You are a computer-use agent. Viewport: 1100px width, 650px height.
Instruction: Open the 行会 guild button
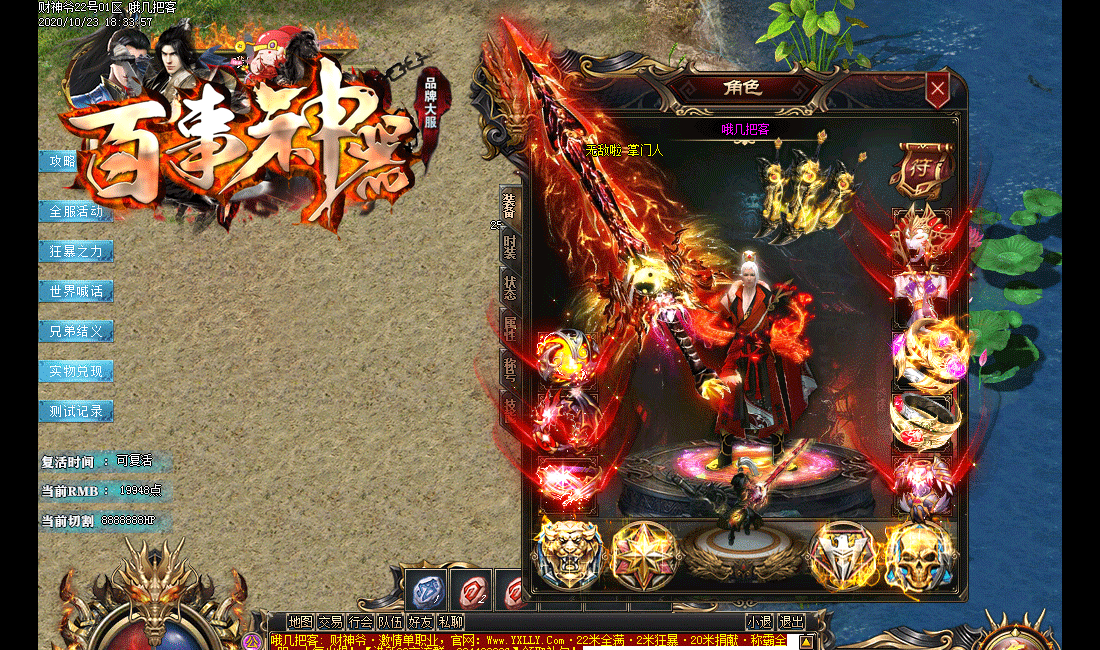tap(360, 622)
